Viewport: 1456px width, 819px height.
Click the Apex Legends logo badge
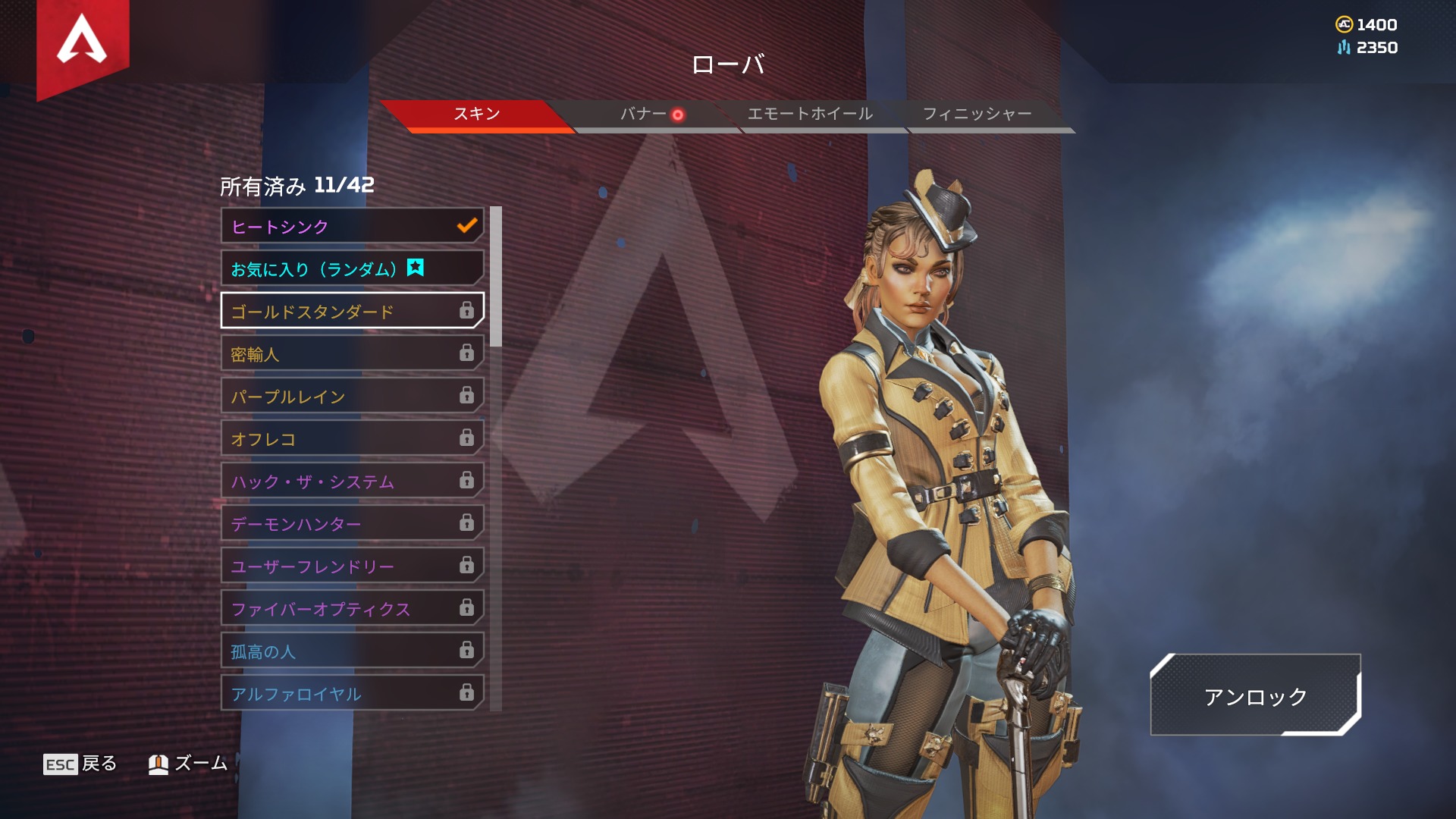tap(82, 42)
